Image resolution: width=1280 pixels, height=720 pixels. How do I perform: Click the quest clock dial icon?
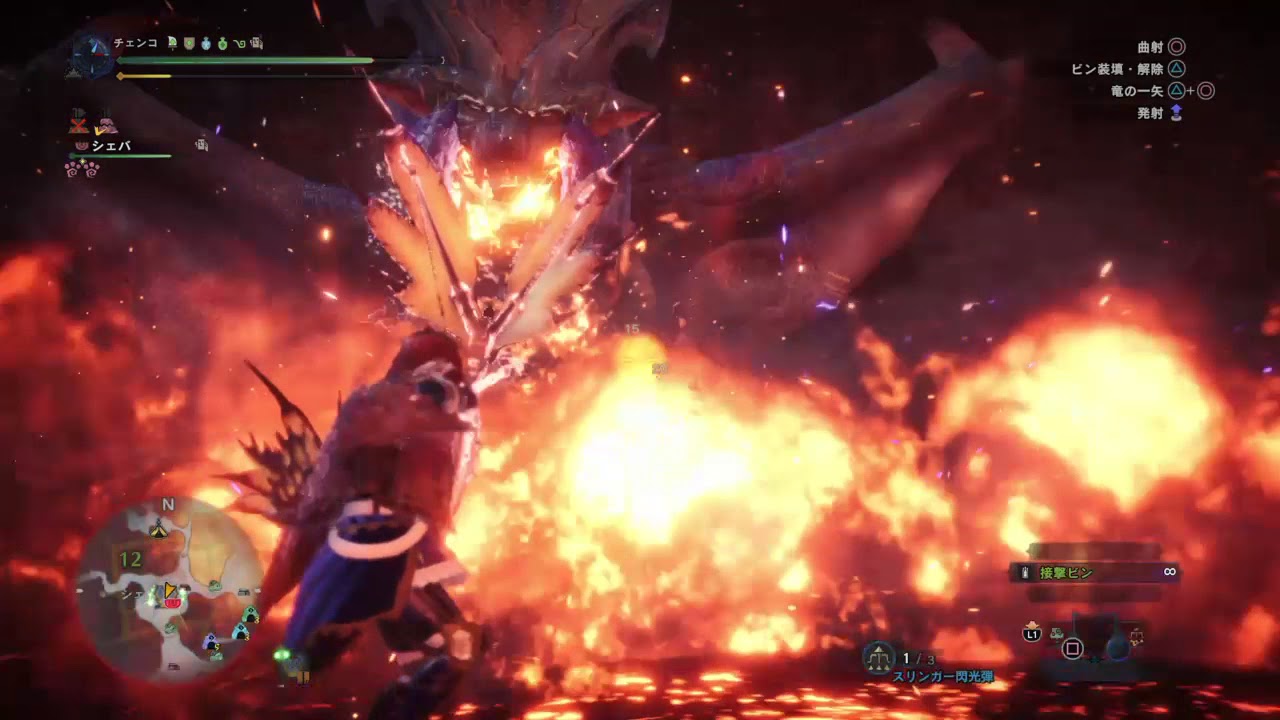pos(92,55)
